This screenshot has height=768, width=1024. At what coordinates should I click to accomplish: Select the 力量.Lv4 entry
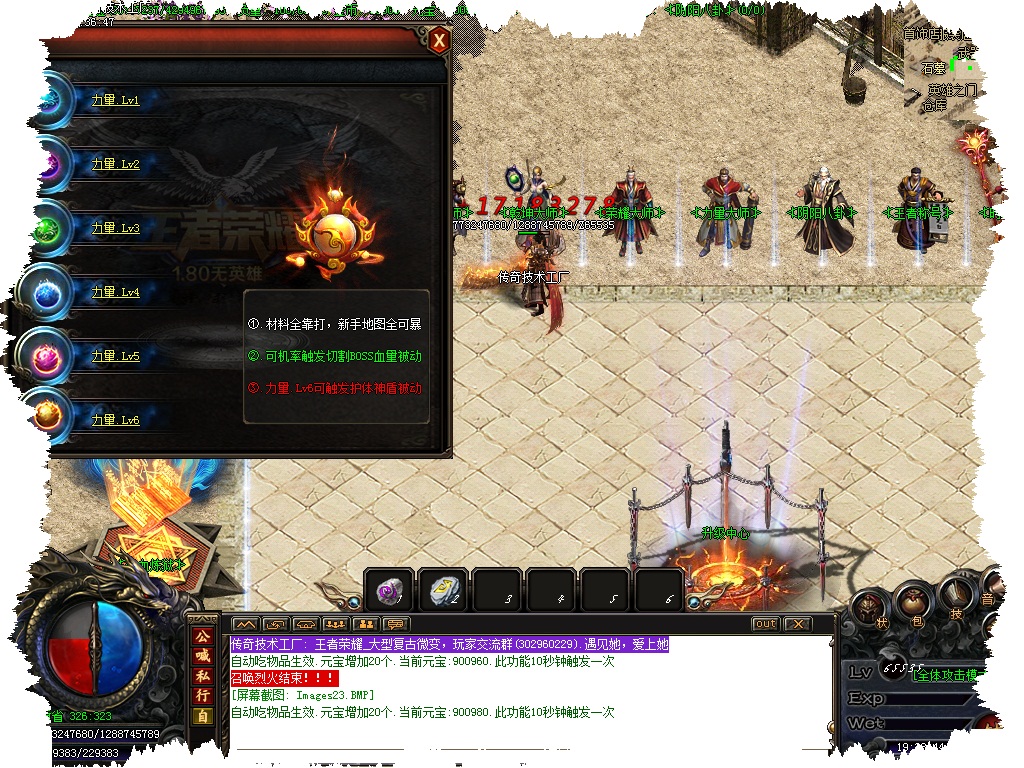point(115,293)
